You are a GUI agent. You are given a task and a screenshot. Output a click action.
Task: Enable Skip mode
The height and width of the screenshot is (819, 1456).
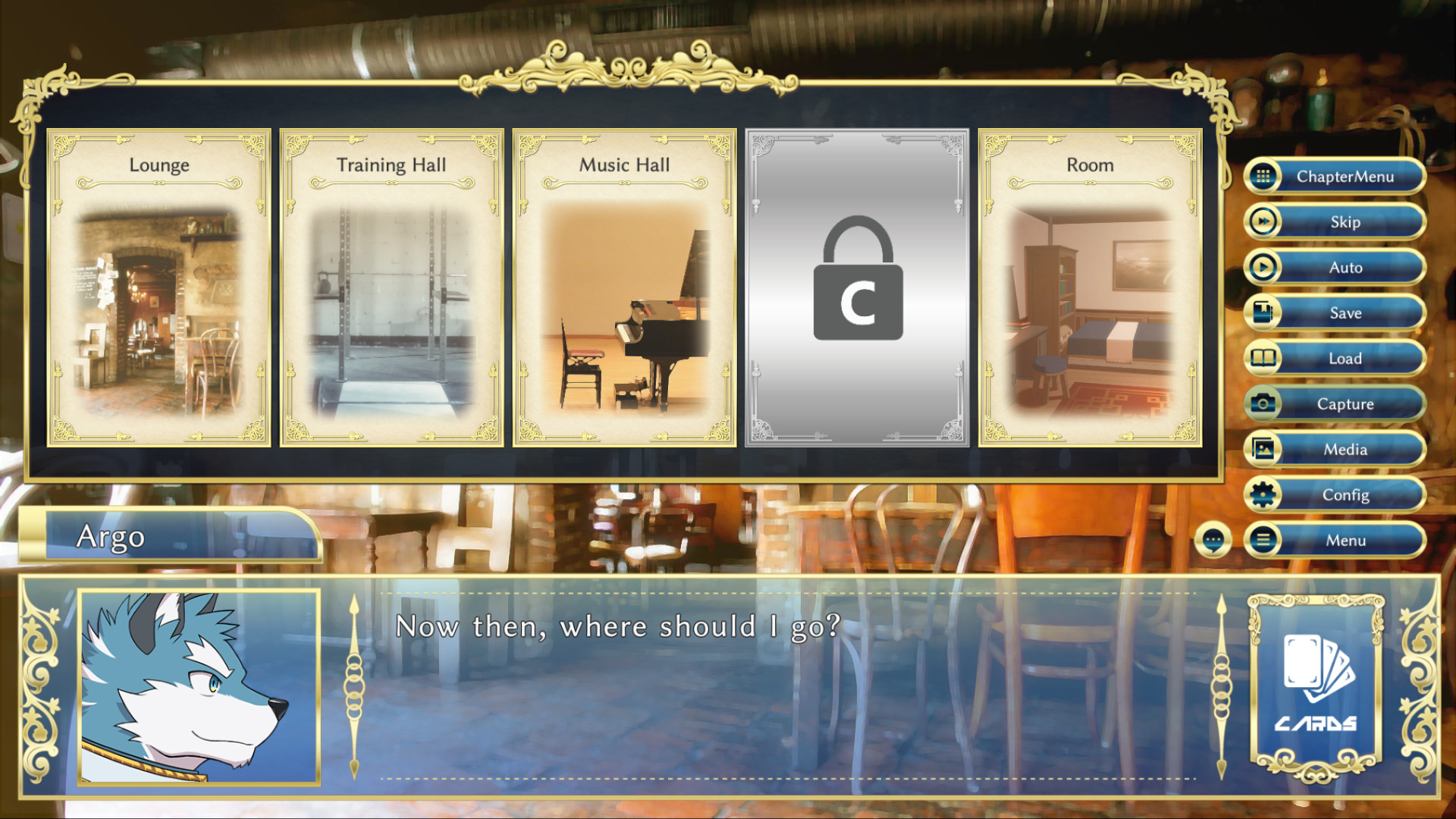pyautogui.click(x=1345, y=221)
